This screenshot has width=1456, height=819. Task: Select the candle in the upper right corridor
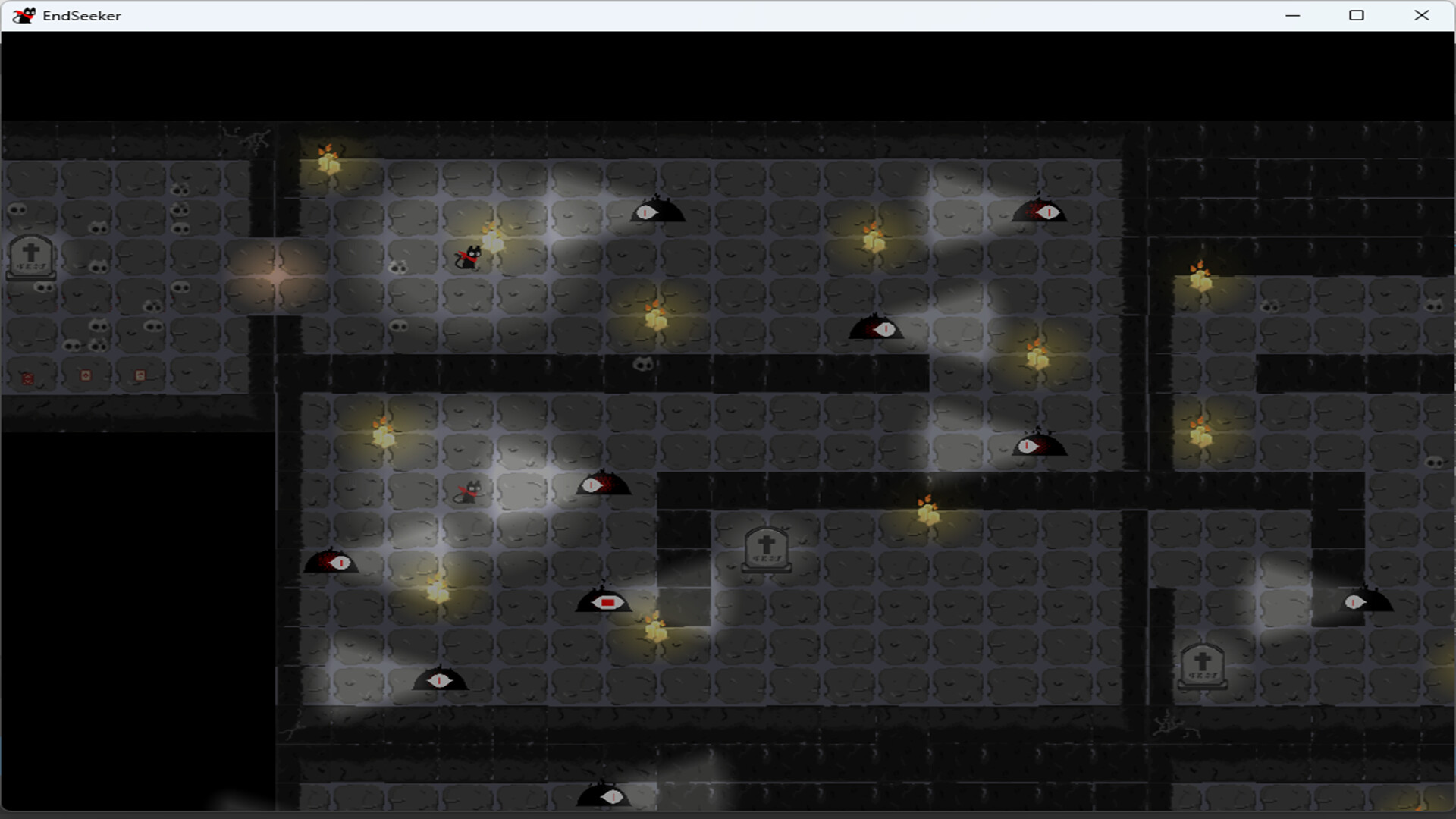(1200, 281)
